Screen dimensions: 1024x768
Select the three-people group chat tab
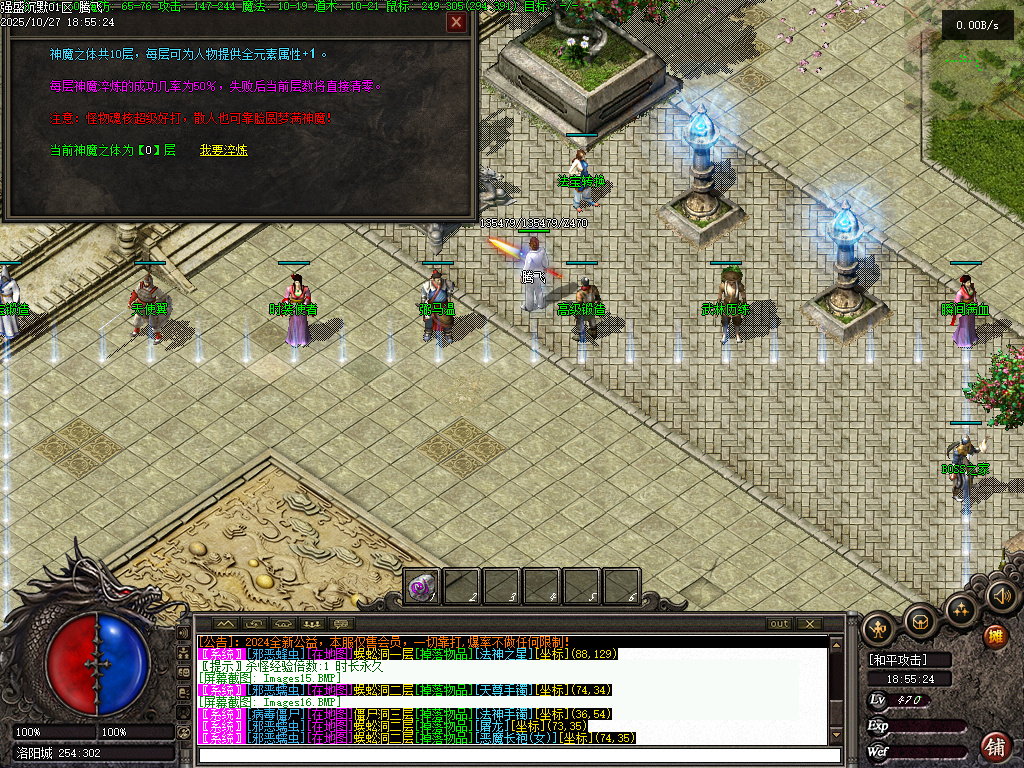pos(309,624)
